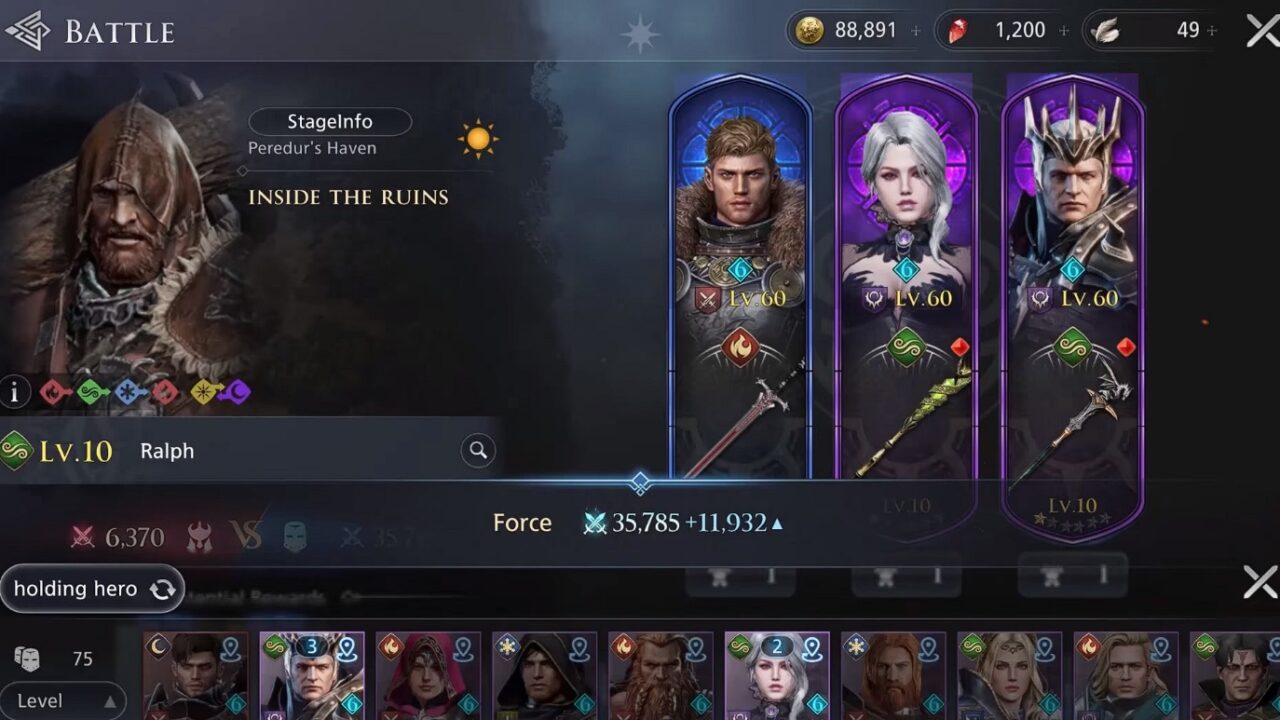The width and height of the screenshot is (1280, 720).
Task: Select the fire element filter icon
Action: [55, 393]
